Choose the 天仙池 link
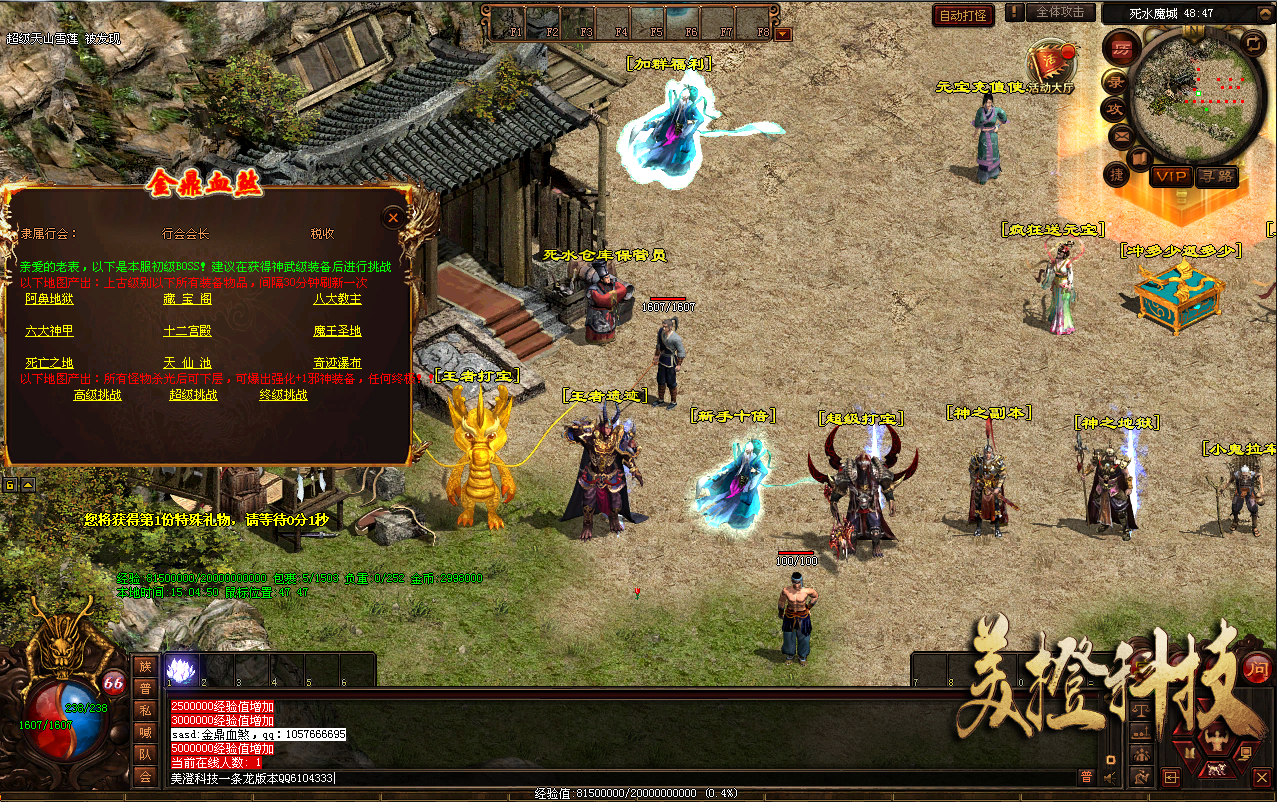Image resolution: width=1277 pixels, height=802 pixels. [x=187, y=363]
